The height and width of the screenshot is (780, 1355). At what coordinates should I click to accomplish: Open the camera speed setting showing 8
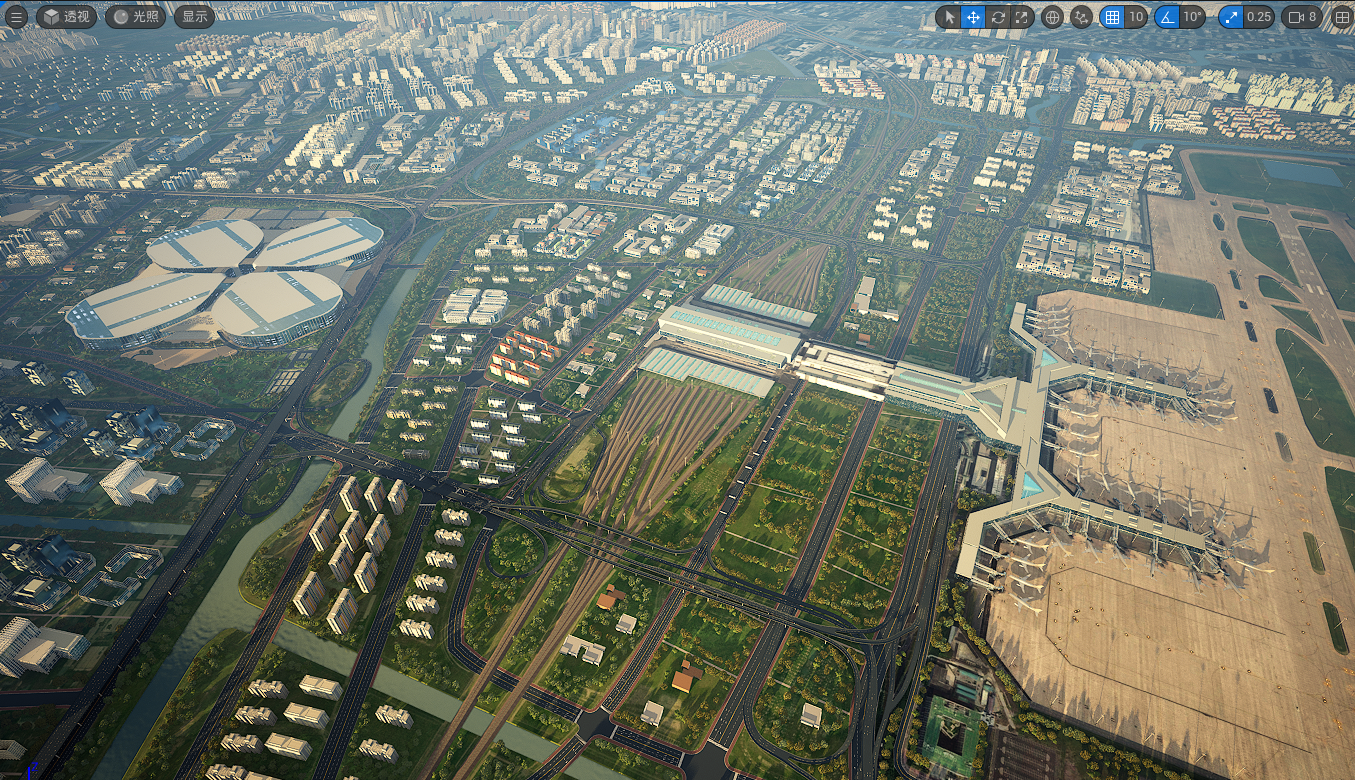(x=1302, y=17)
